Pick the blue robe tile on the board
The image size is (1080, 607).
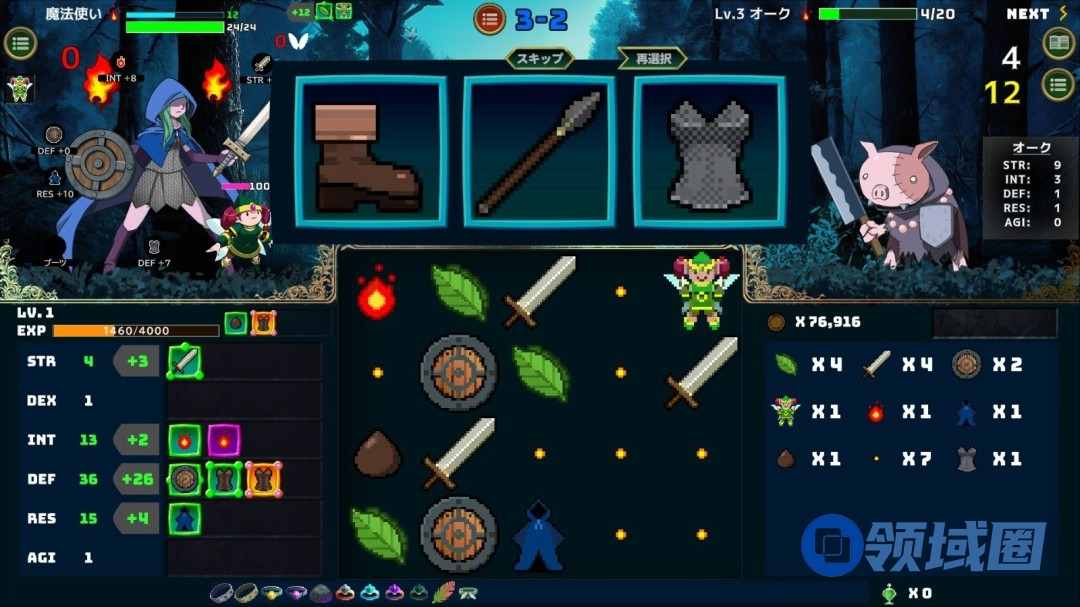point(539,536)
